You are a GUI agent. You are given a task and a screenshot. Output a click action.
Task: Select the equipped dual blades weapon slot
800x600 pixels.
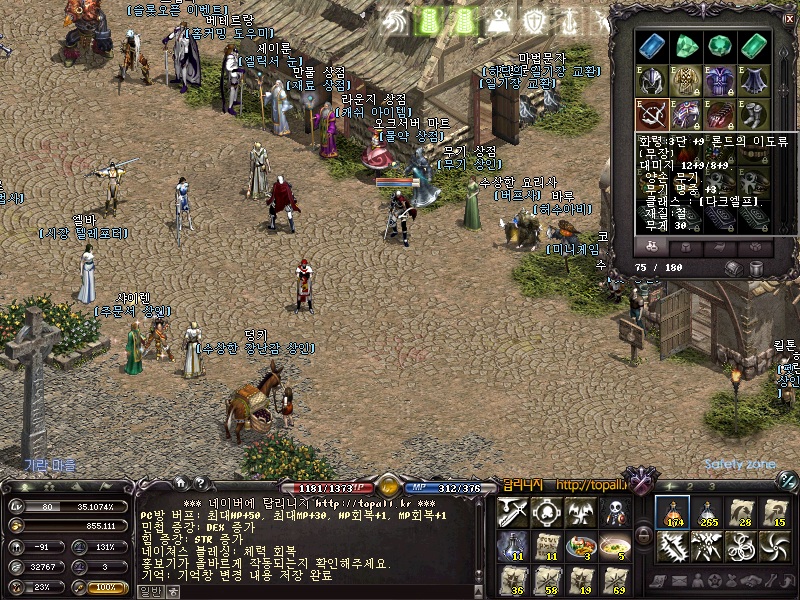[653, 114]
